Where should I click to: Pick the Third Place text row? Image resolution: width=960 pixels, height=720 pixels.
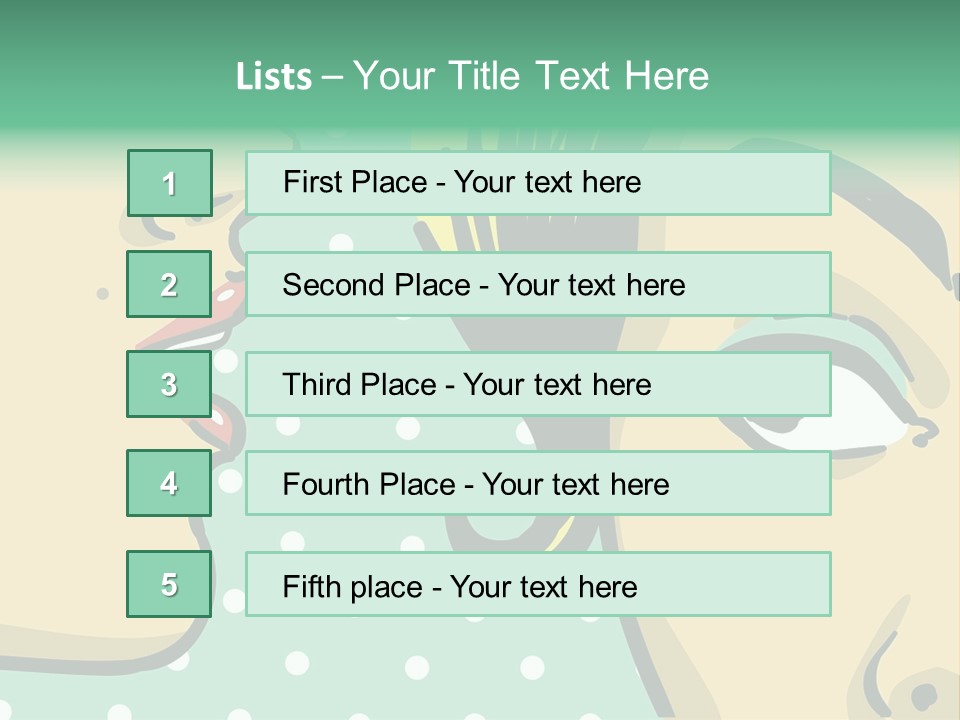click(x=538, y=384)
